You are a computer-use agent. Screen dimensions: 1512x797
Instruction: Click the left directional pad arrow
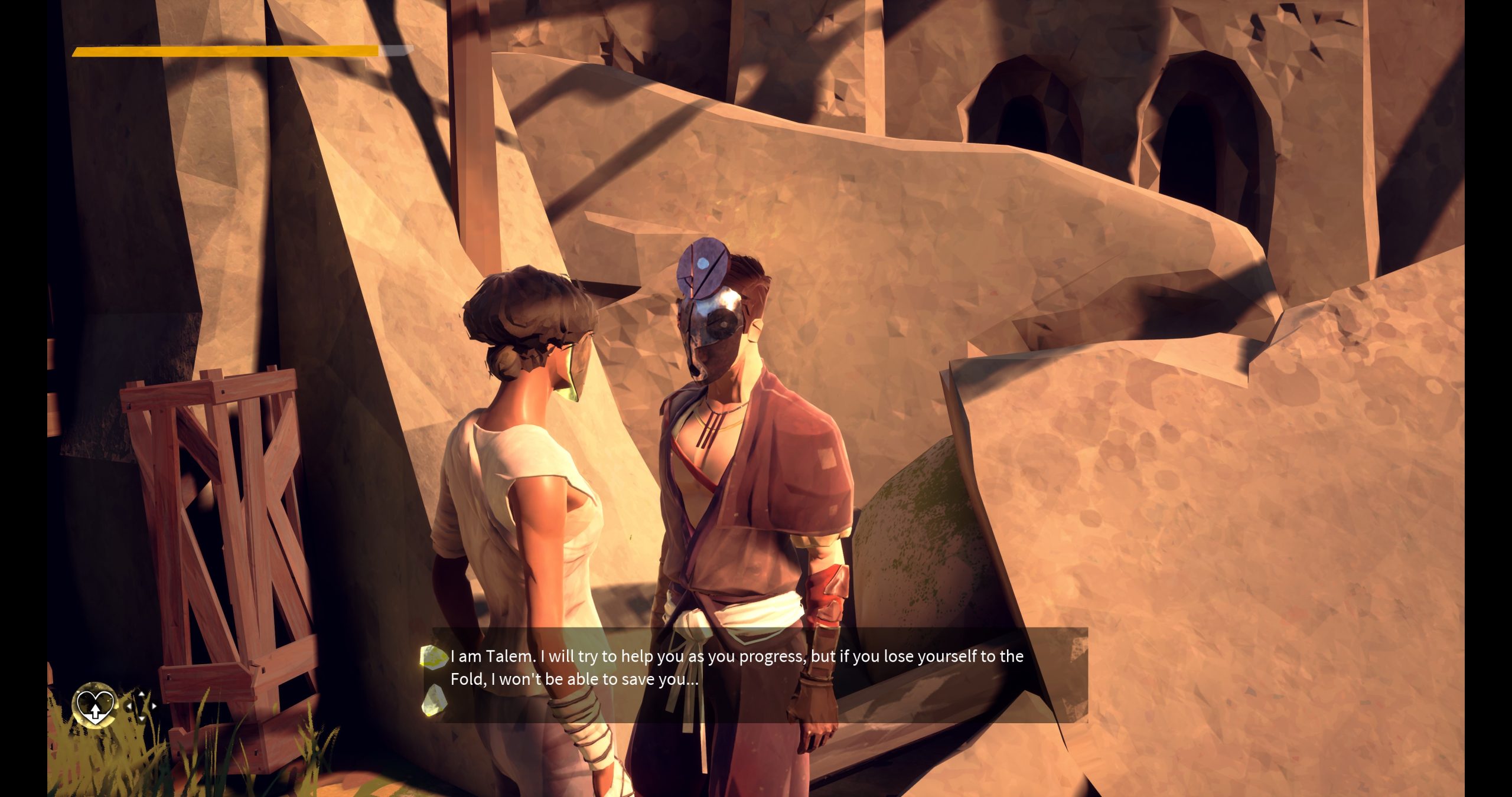coord(129,707)
